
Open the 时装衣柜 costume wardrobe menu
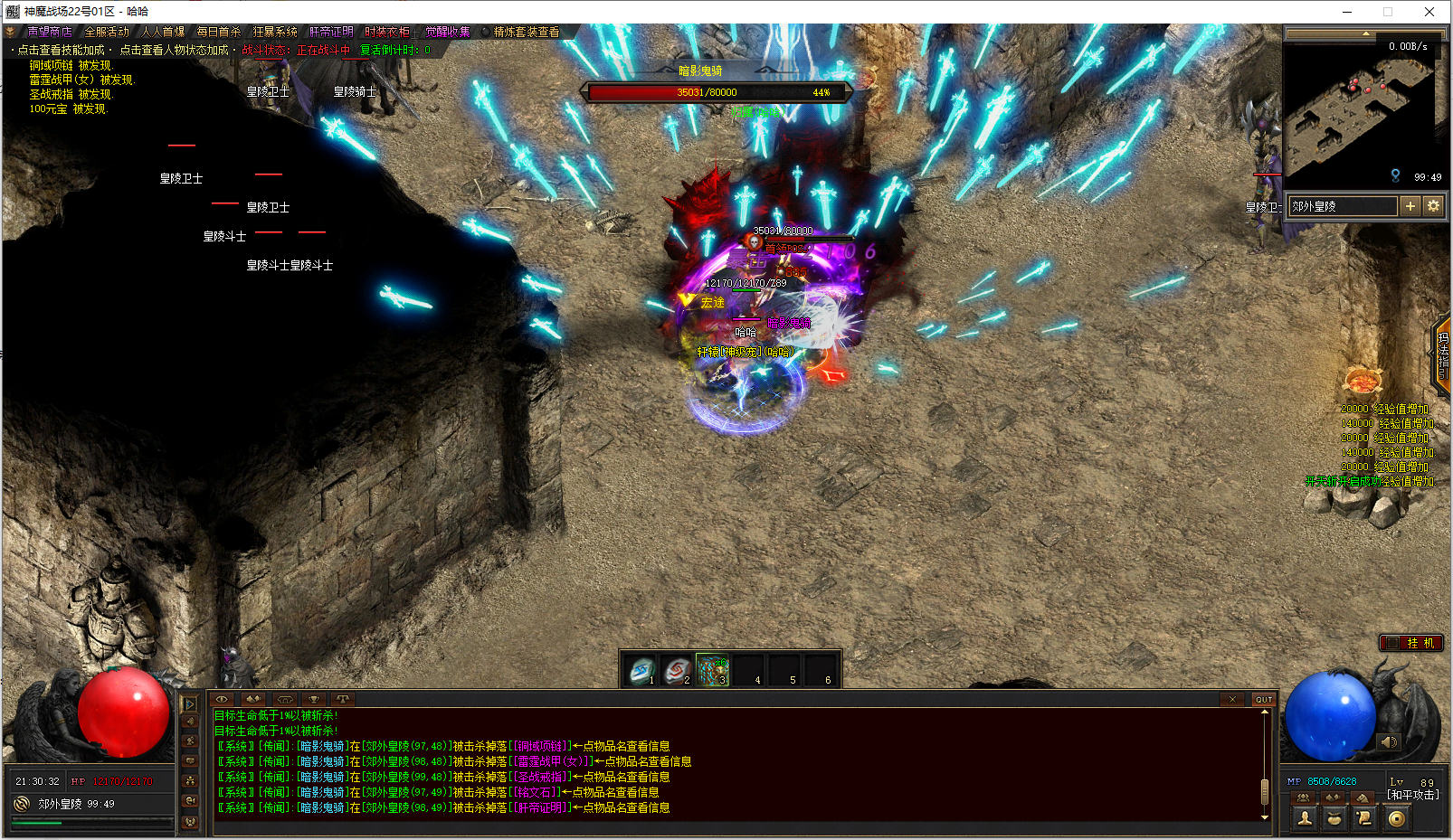coord(387,32)
